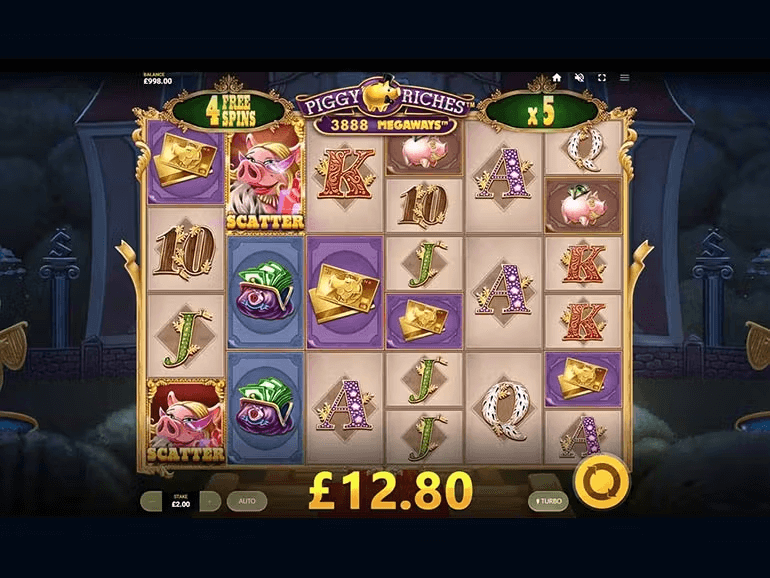
Task: Toggle the muted sound icon
Action: pos(579,77)
